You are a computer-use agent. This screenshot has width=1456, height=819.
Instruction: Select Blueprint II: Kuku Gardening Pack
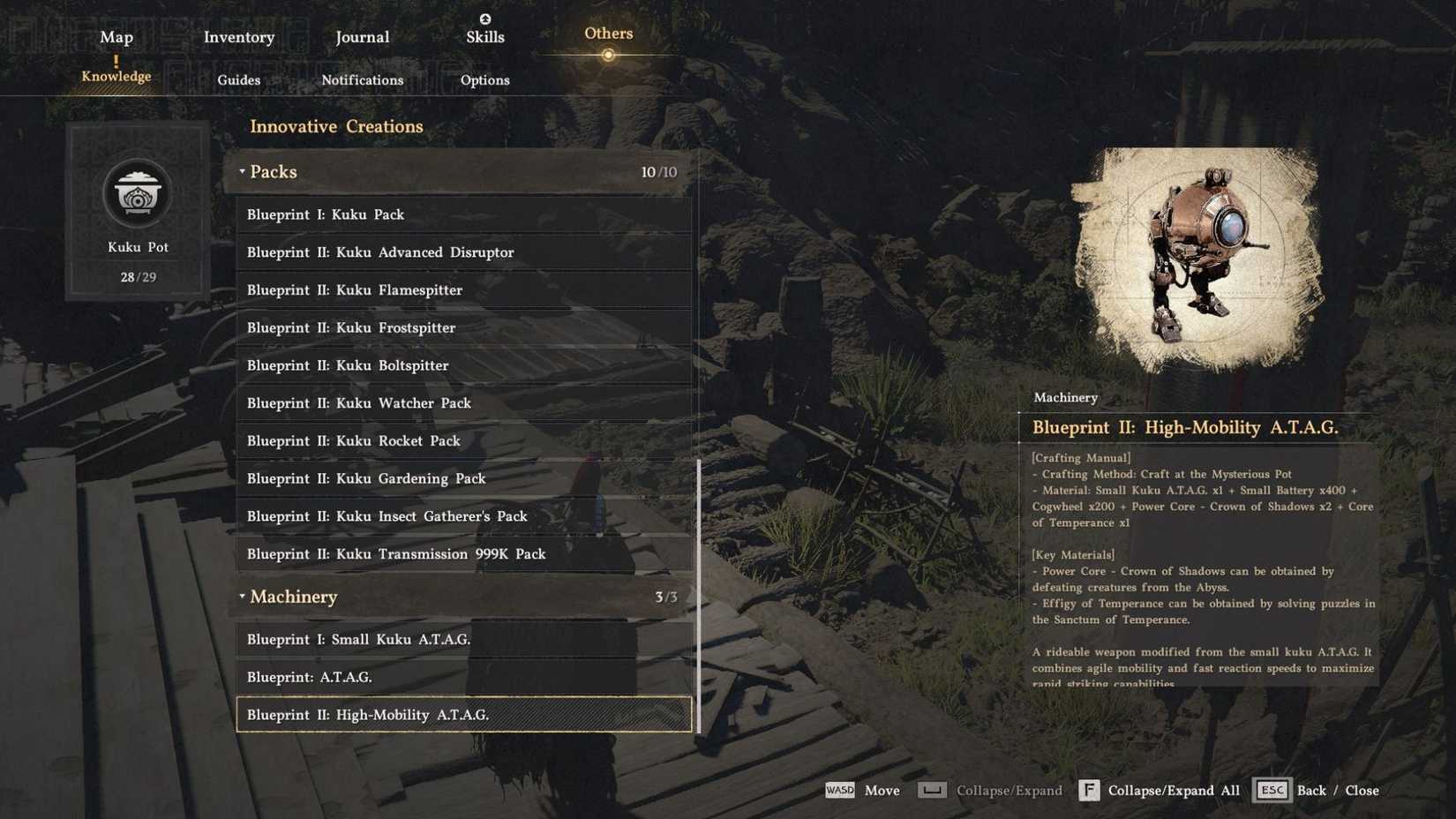click(463, 478)
